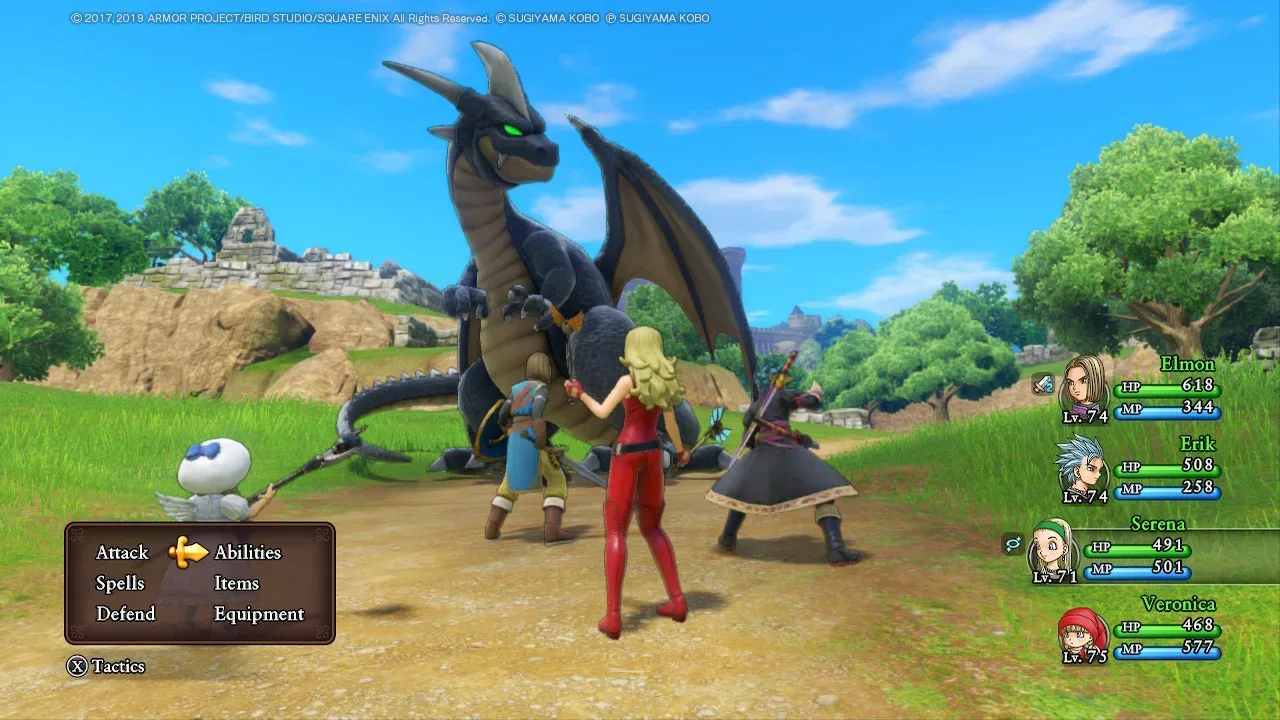Click Veronica's name label
The width and height of the screenshot is (1280, 720).
coord(1181,604)
